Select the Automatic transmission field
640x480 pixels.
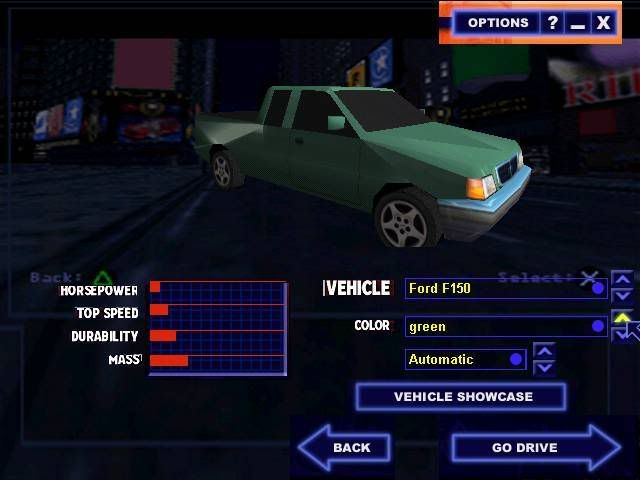tap(465, 359)
